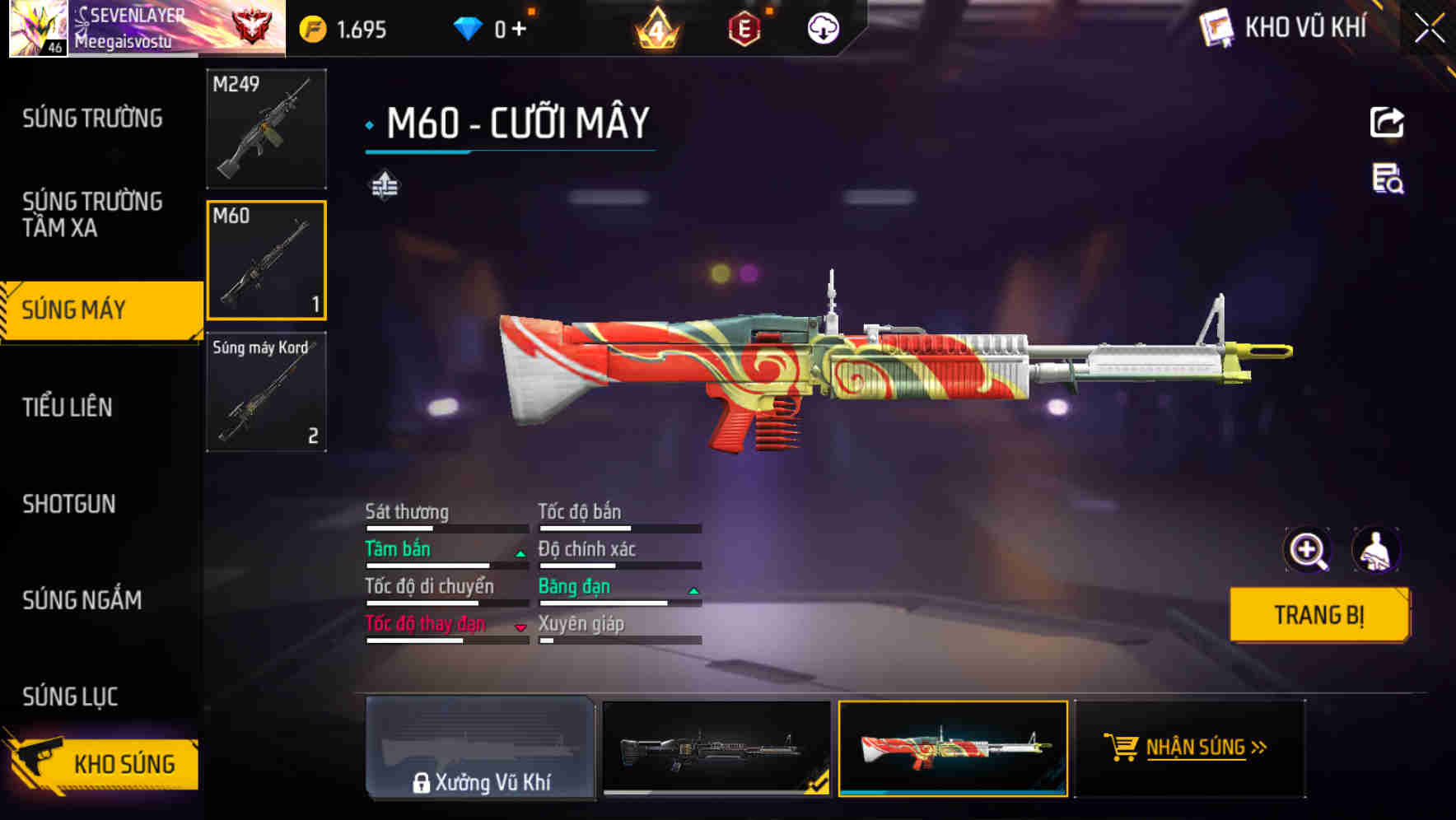Open the Súng Lục category
This screenshot has width=1456, height=820.
(70, 697)
